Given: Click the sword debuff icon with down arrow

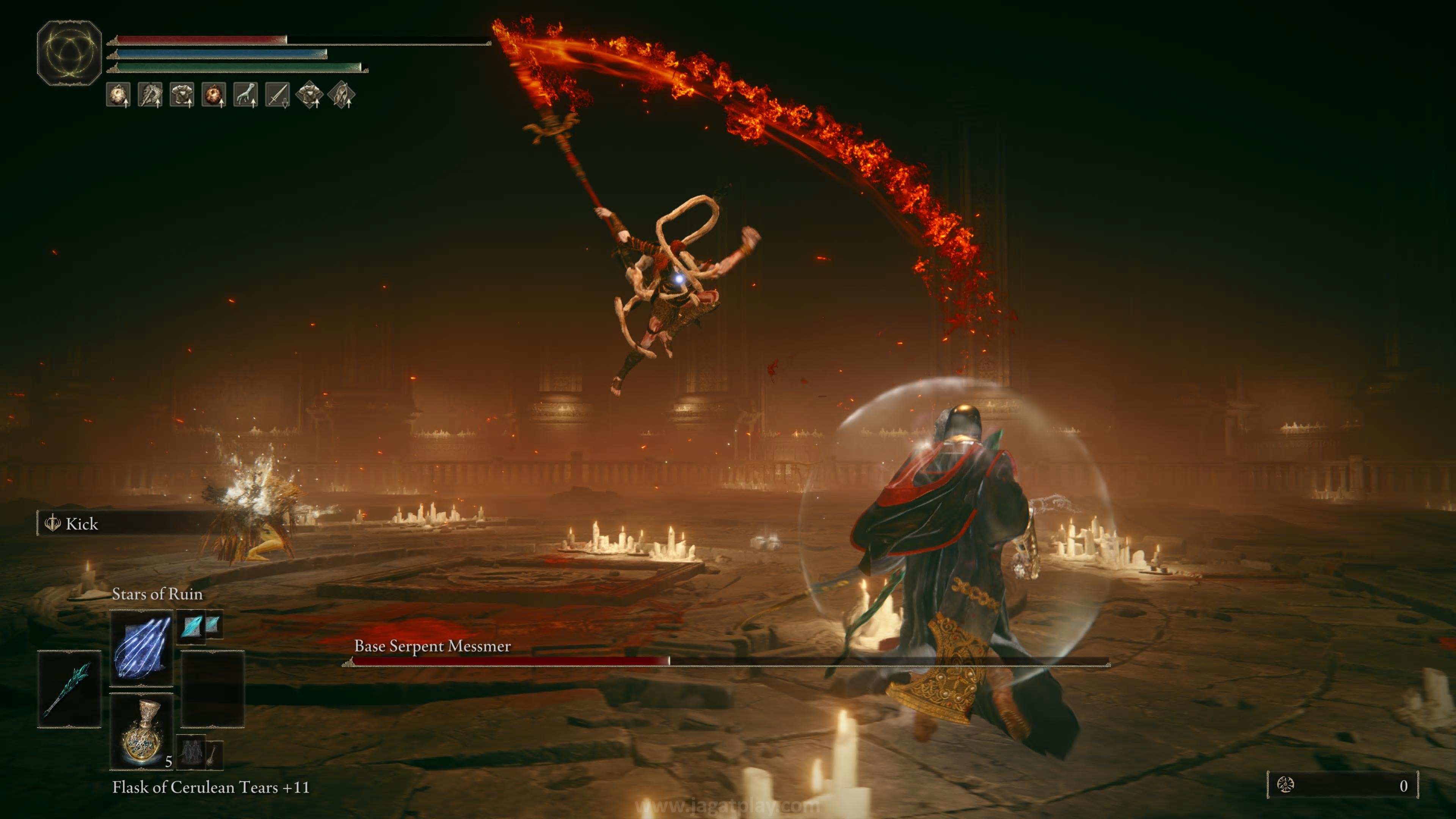Looking at the screenshot, I should [277, 94].
